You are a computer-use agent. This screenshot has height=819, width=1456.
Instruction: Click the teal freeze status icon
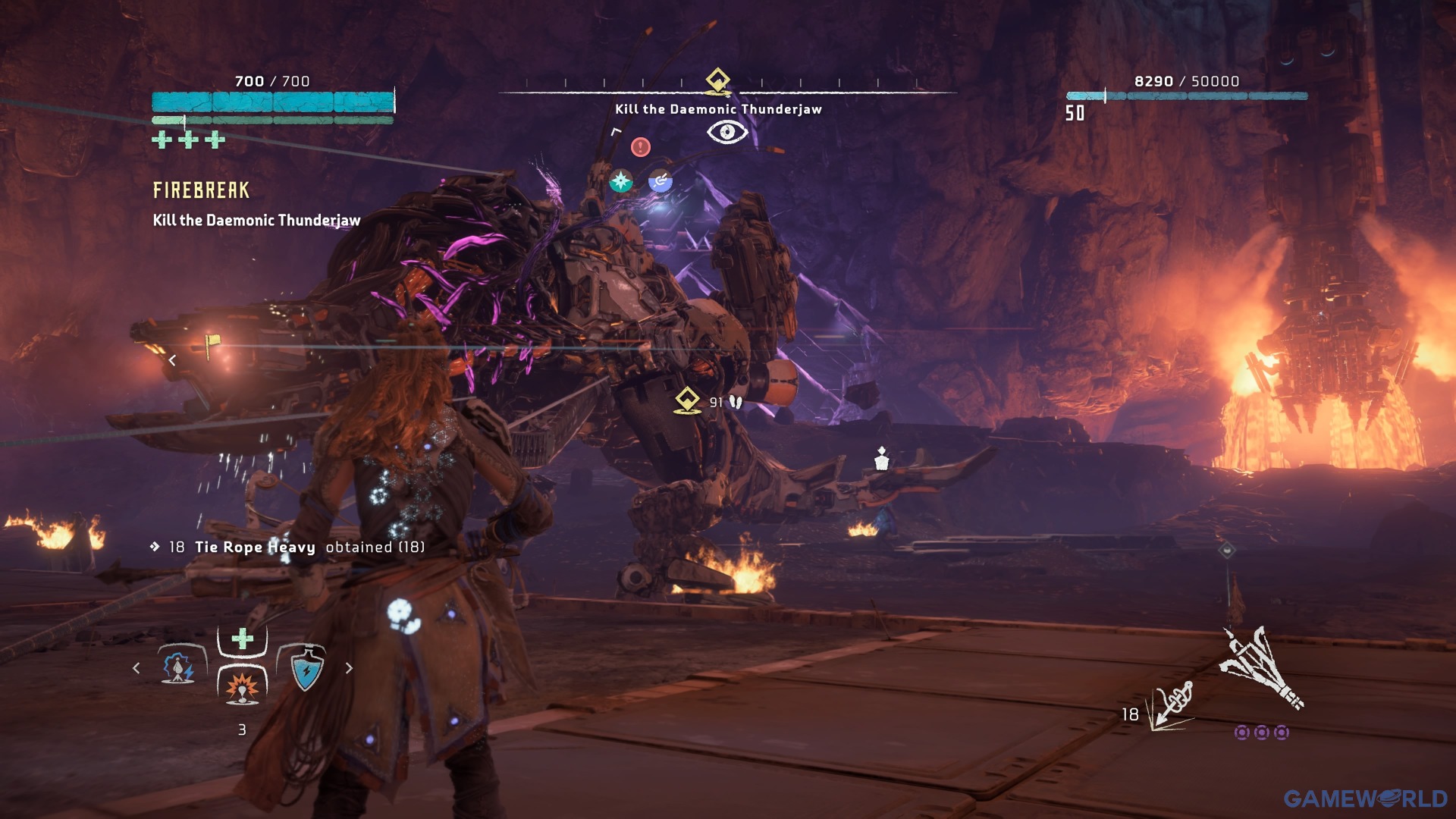(x=621, y=181)
